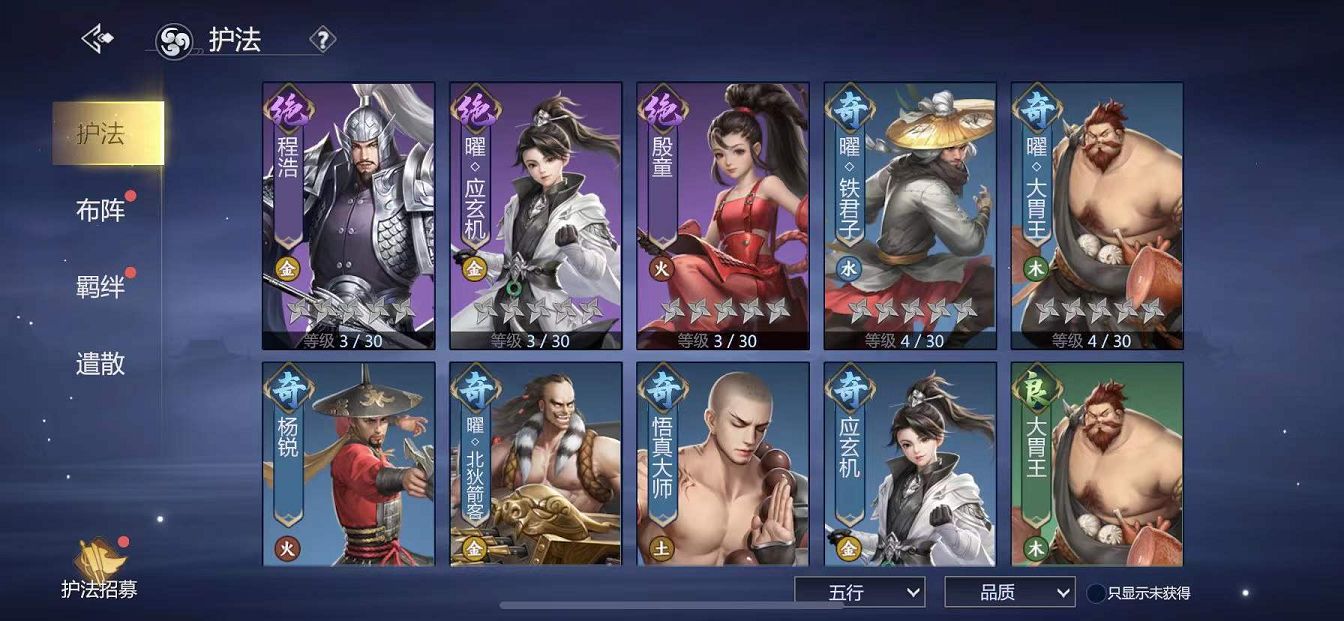
Task: Select the 遣散 tab
Action: (x=101, y=363)
